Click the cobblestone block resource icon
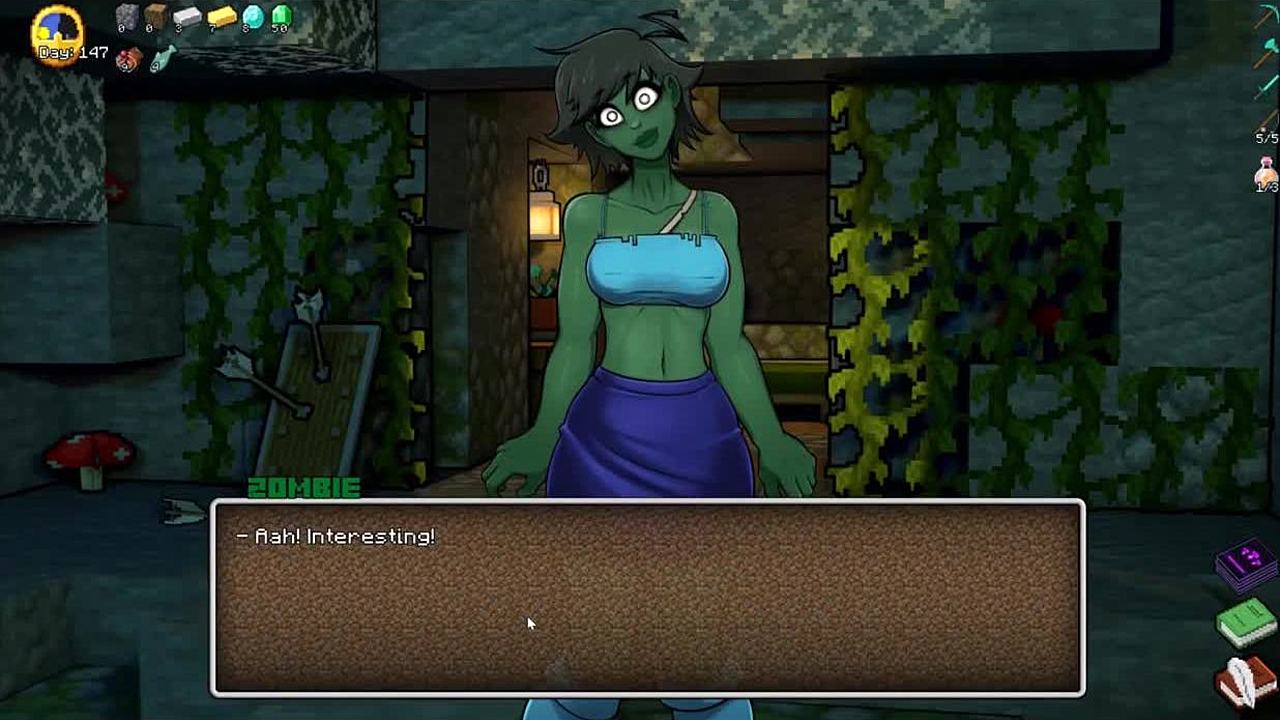The image size is (1280, 720). tap(127, 16)
